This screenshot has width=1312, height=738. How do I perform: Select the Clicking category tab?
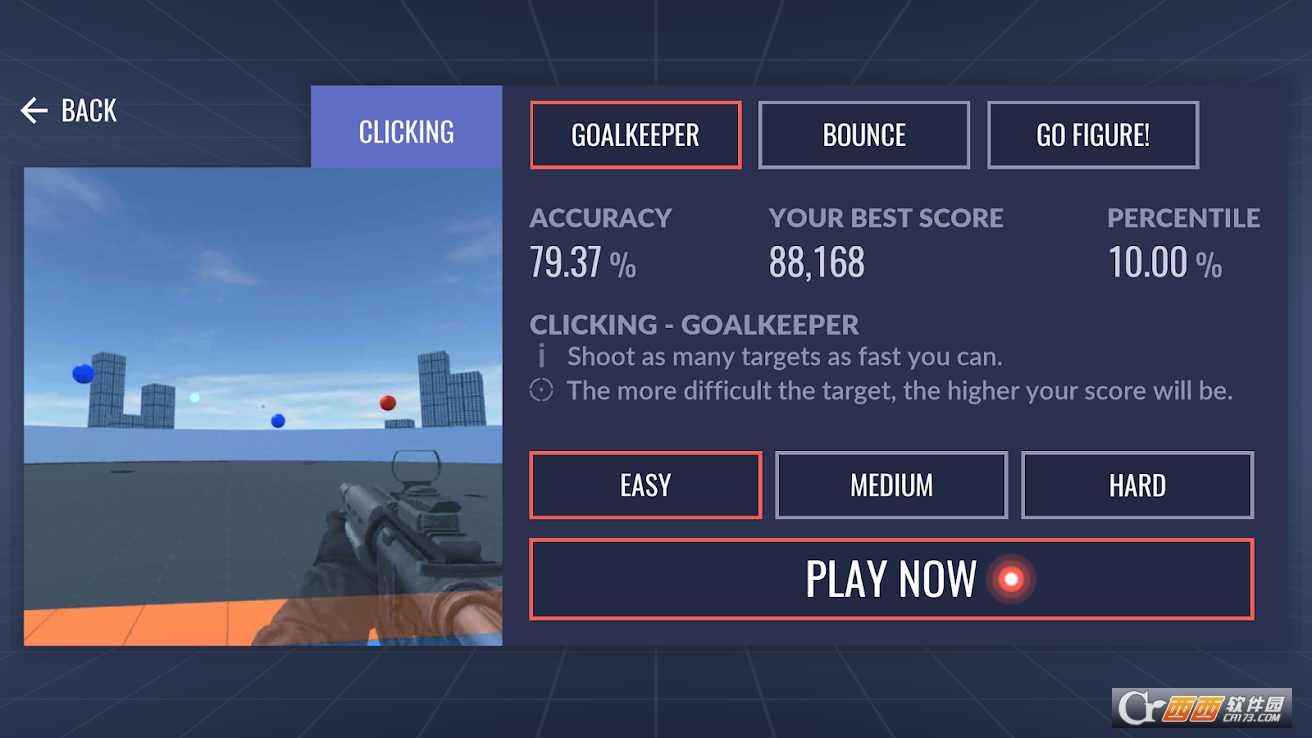[x=406, y=131]
